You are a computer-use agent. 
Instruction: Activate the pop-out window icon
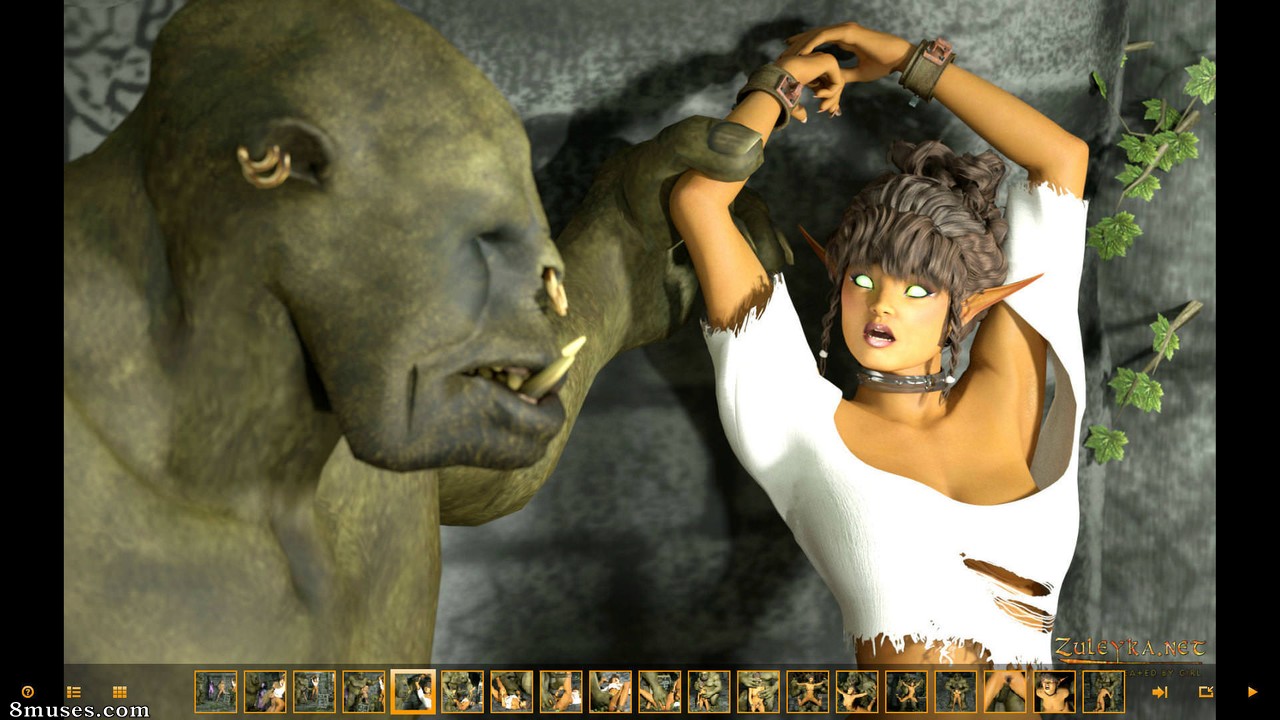(x=1206, y=691)
